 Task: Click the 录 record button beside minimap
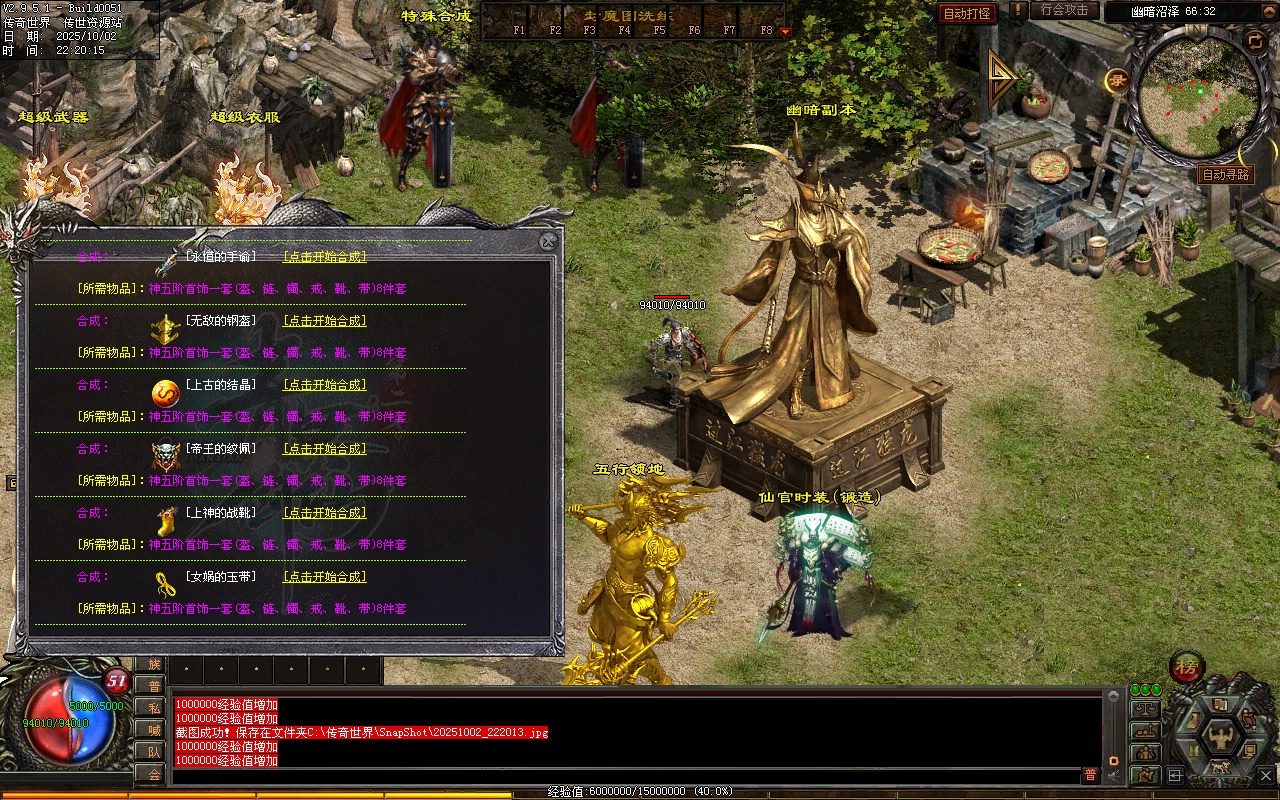tap(1117, 81)
